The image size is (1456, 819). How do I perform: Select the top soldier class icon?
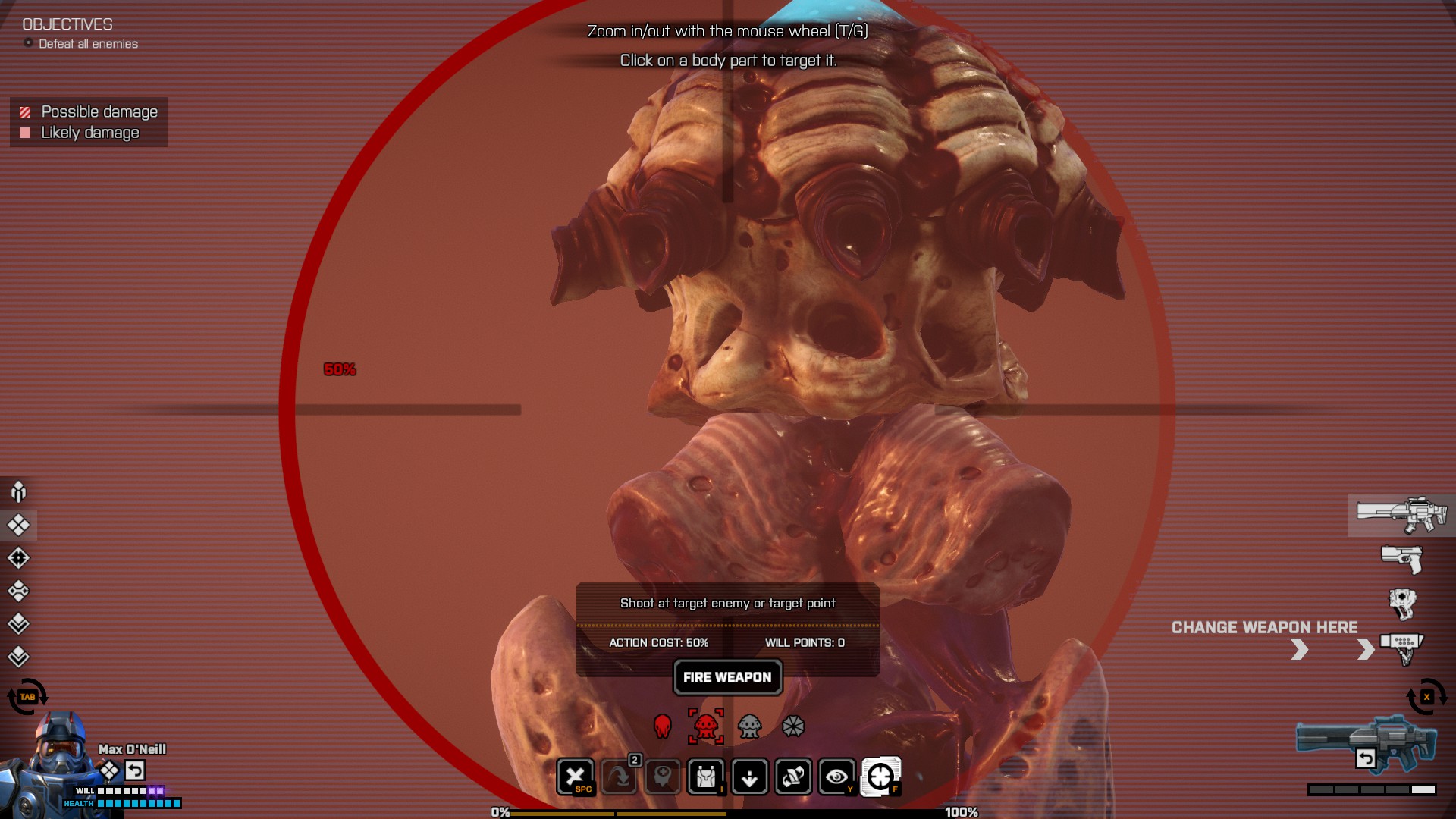pyautogui.click(x=19, y=492)
